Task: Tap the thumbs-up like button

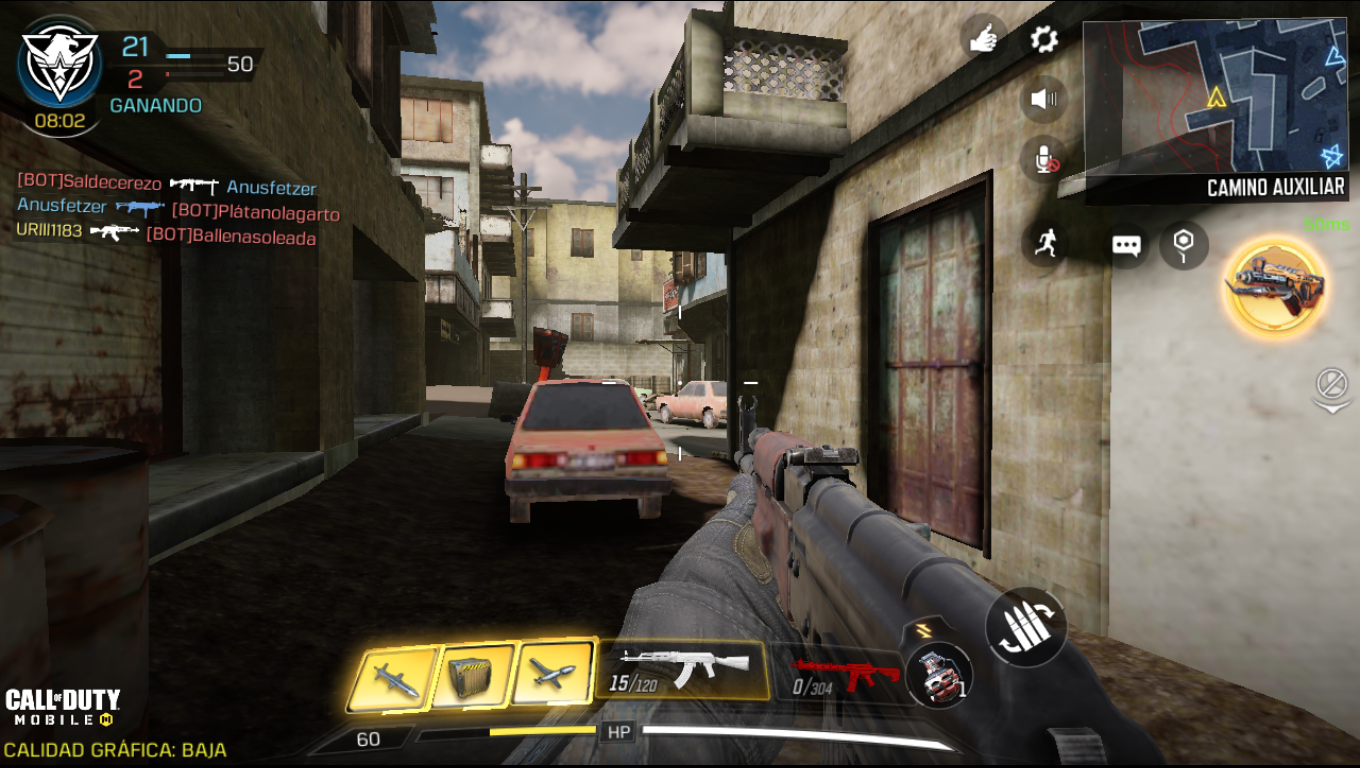Action: 983,39
